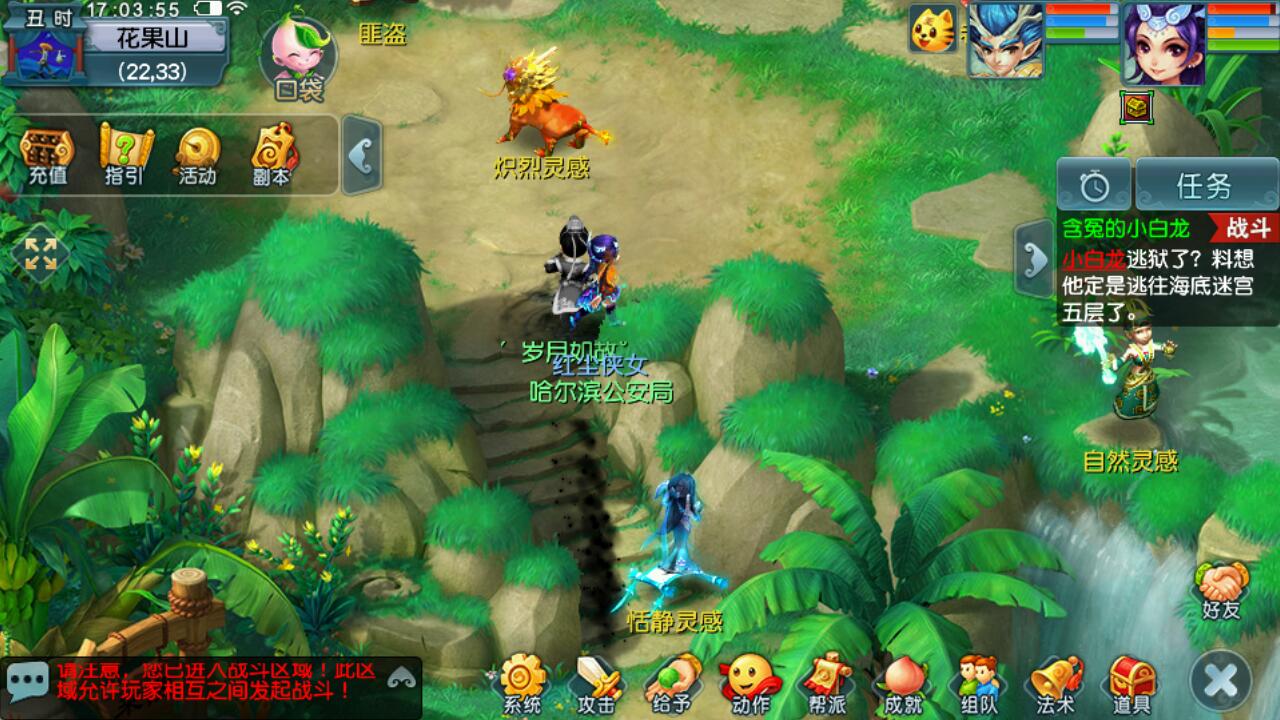Open the 充值 recharge chest
The image size is (1280, 720).
(47, 157)
